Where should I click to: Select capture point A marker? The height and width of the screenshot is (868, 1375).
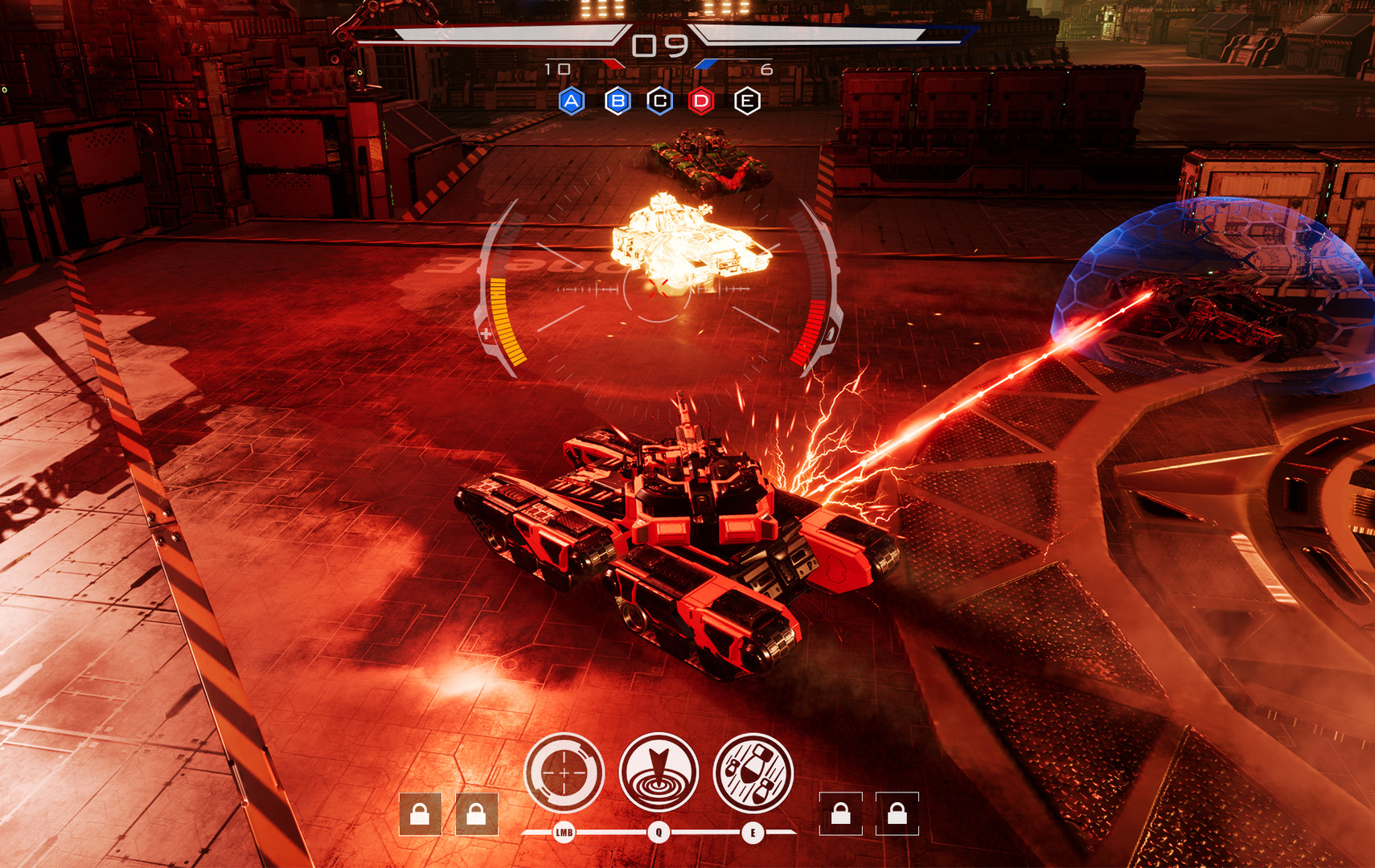(x=572, y=101)
